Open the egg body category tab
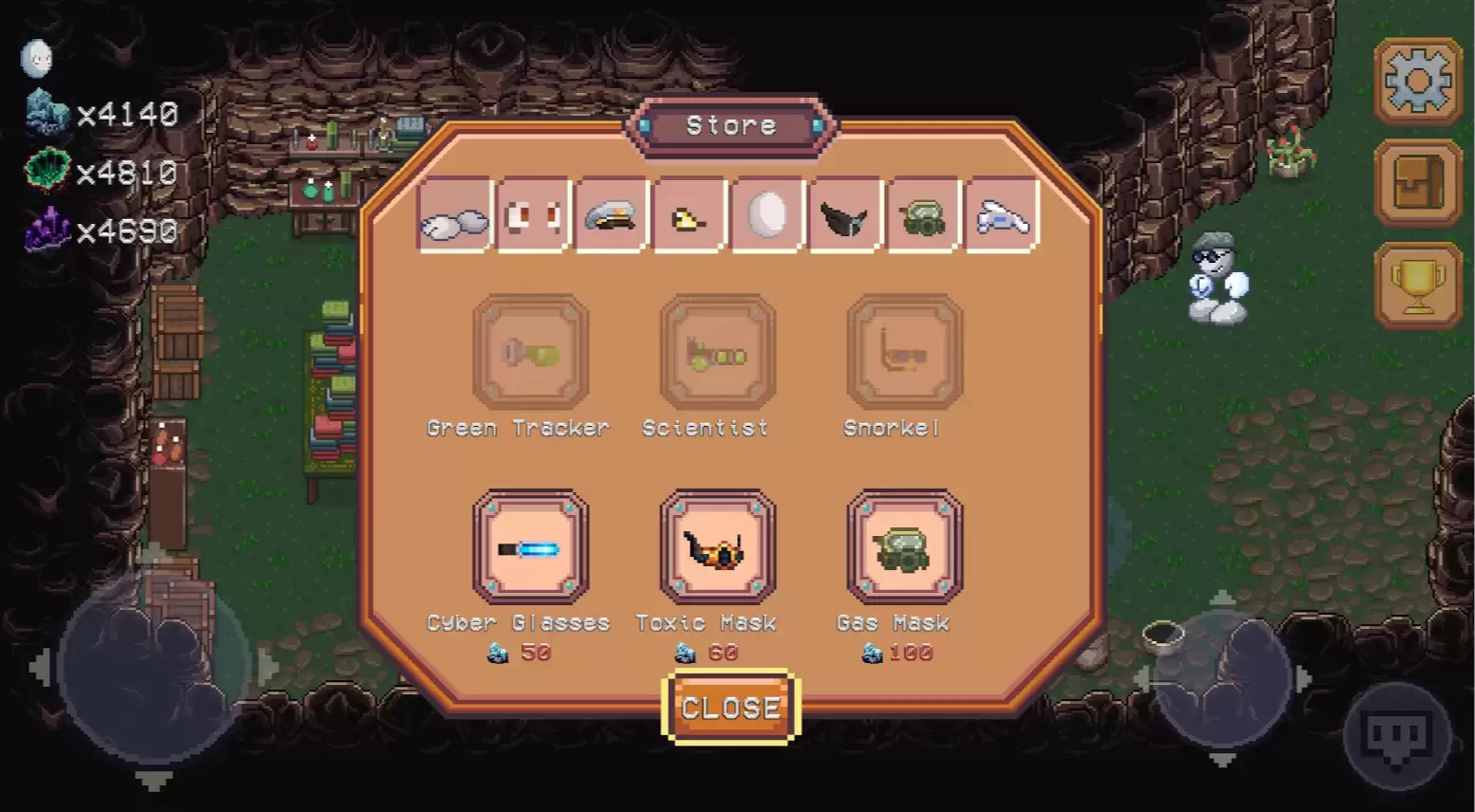The image size is (1475, 812). (x=766, y=216)
